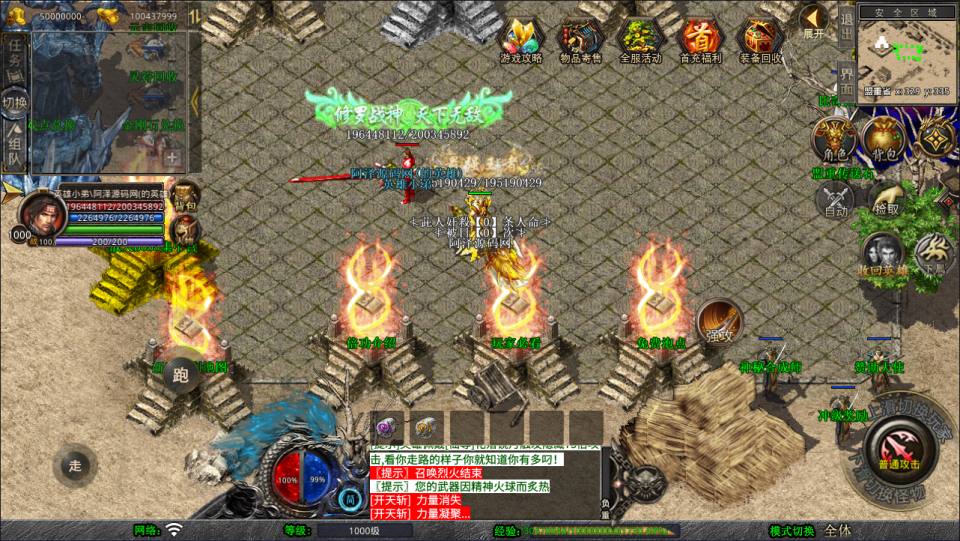
Task: Select the 跑 run movement button
Action: pyautogui.click(x=181, y=376)
